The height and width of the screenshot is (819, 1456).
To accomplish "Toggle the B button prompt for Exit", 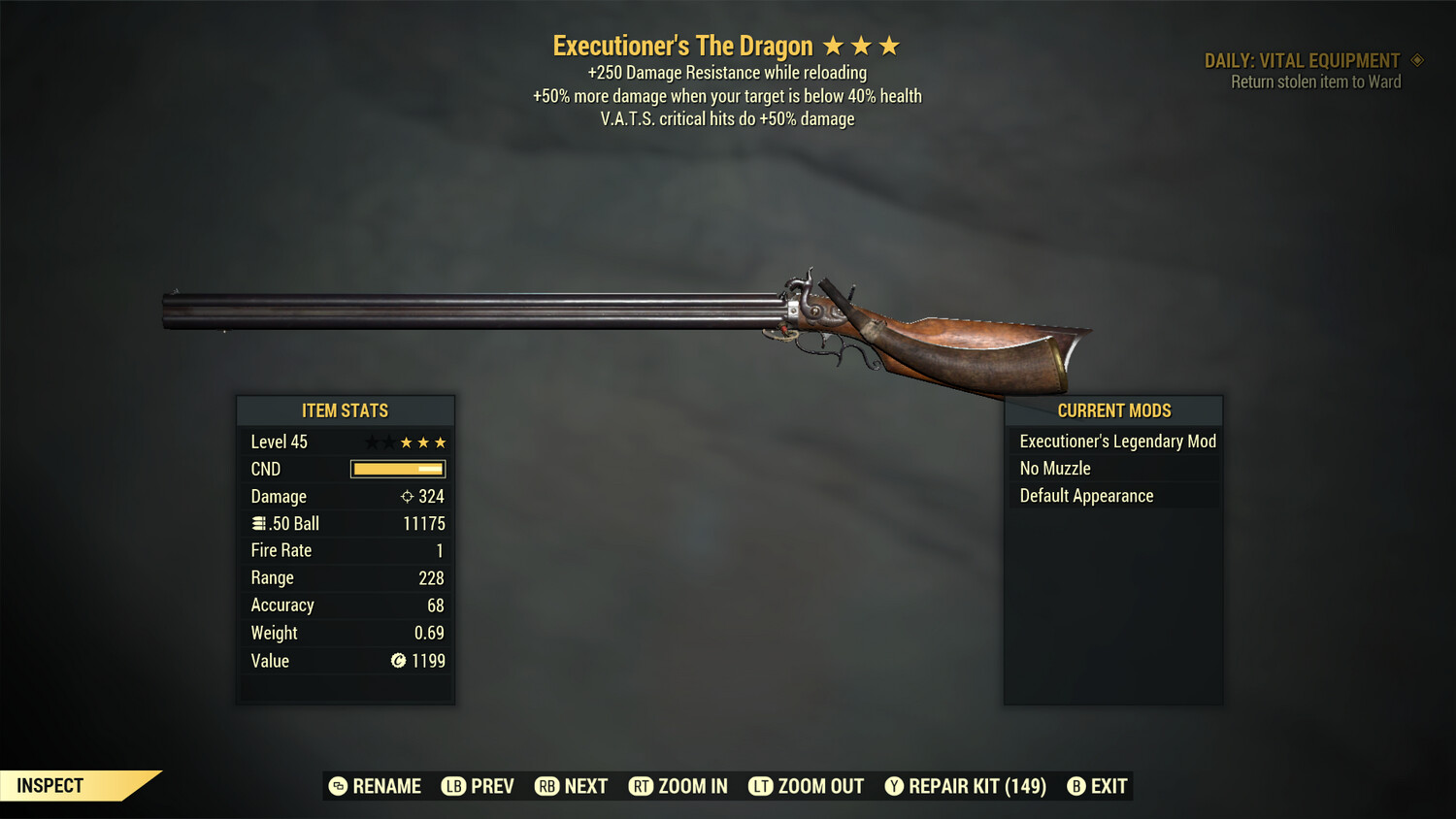I will [x=1076, y=786].
